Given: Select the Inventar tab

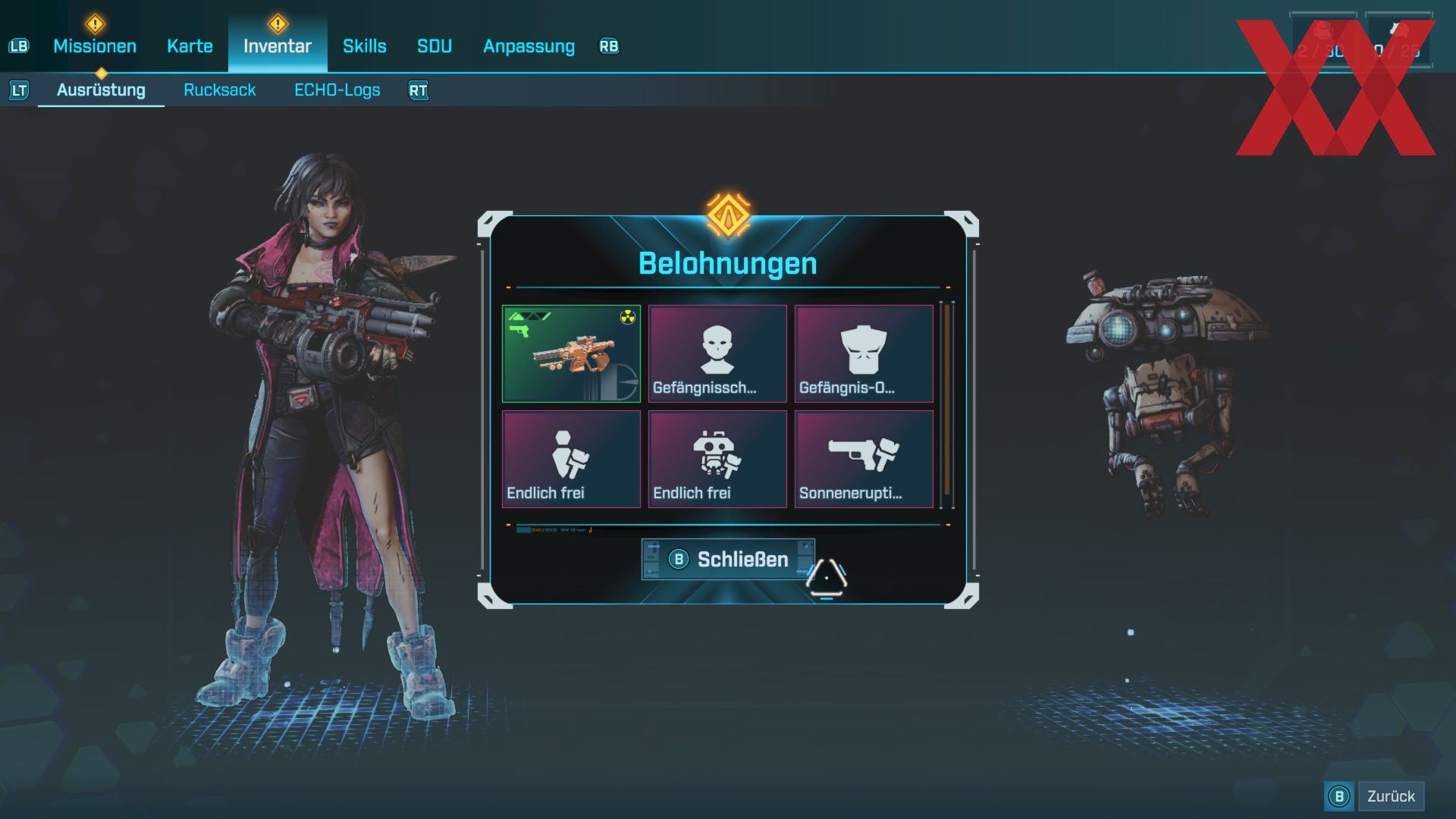Looking at the screenshot, I should [x=277, y=46].
